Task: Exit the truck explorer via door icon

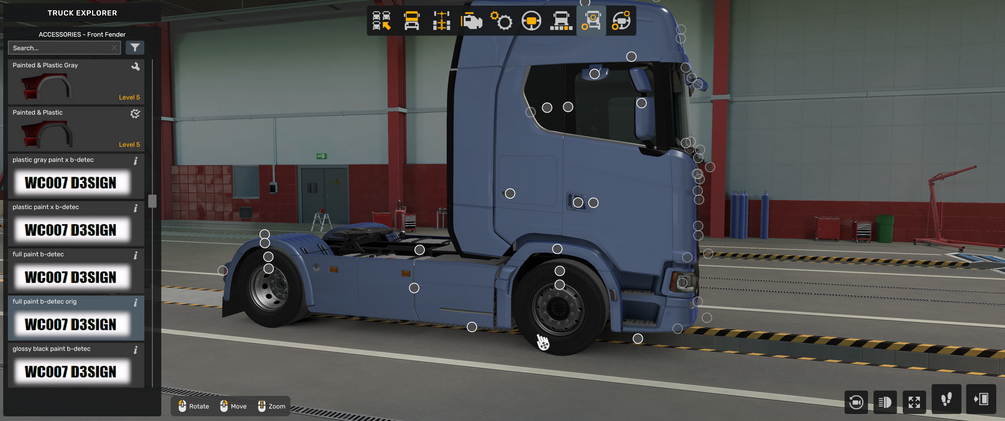Action: (982, 399)
